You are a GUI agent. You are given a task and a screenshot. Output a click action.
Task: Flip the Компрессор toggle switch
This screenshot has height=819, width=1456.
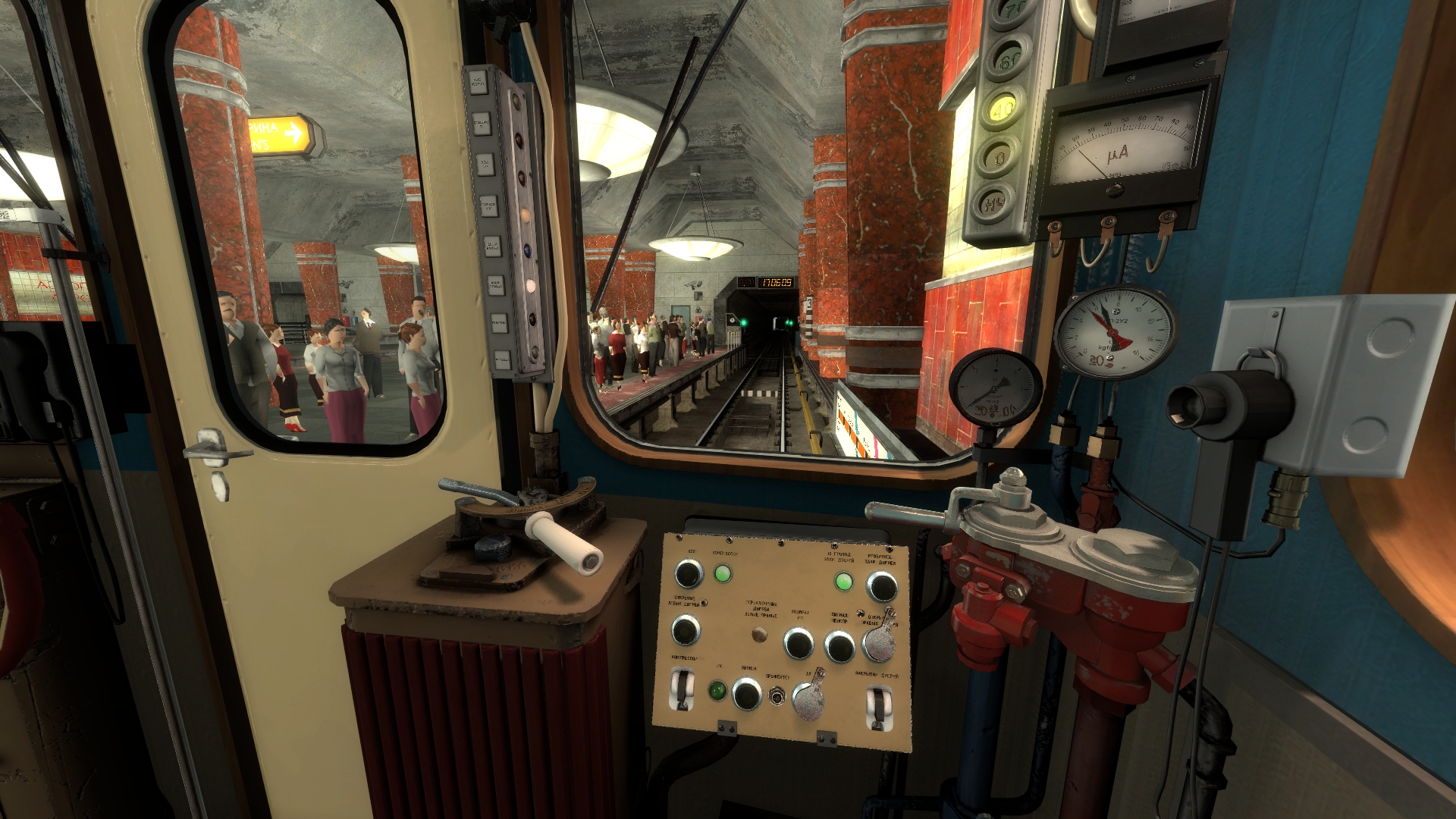click(682, 689)
